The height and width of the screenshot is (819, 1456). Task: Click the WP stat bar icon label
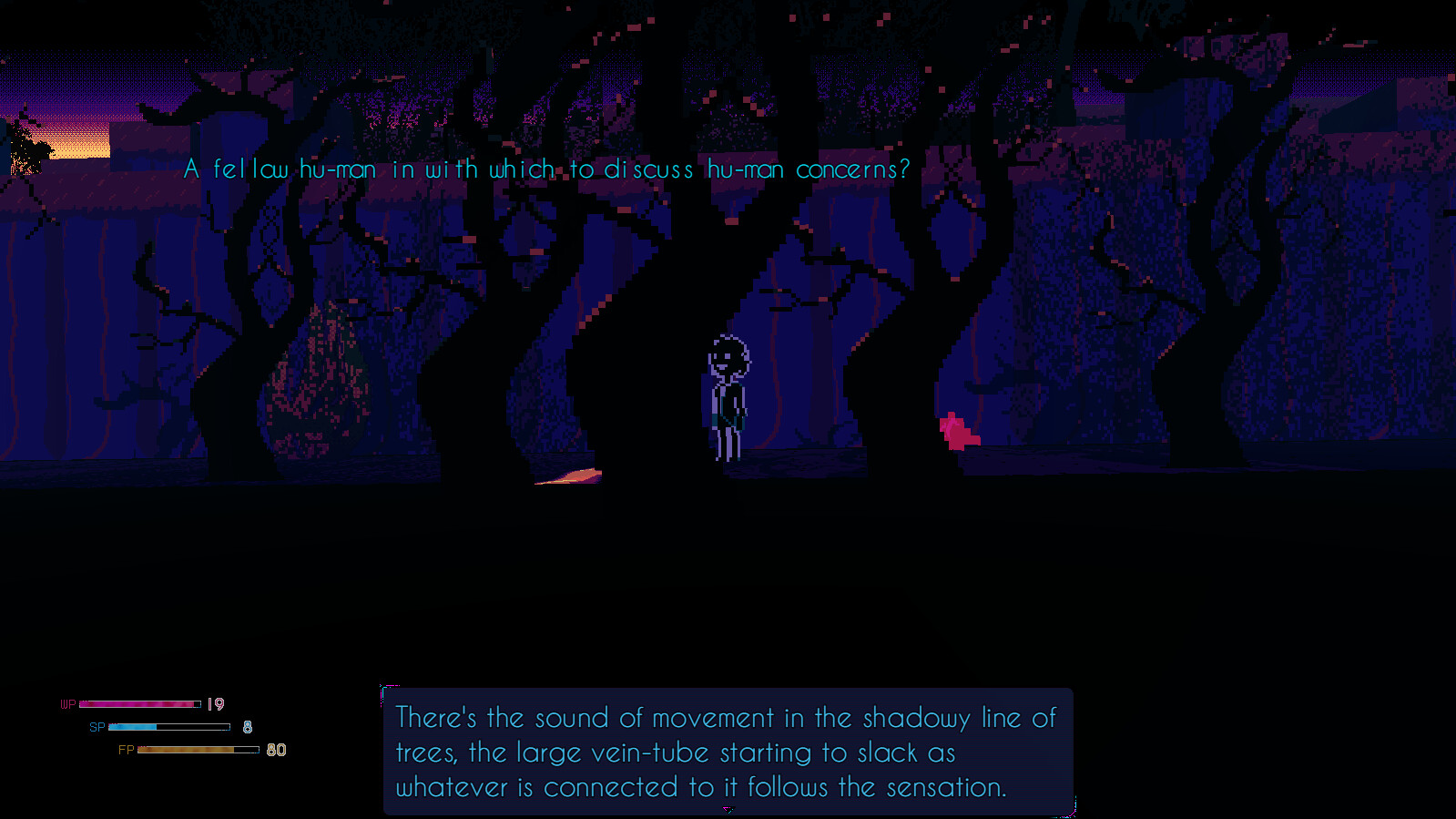pyautogui.click(x=66, y=703)
